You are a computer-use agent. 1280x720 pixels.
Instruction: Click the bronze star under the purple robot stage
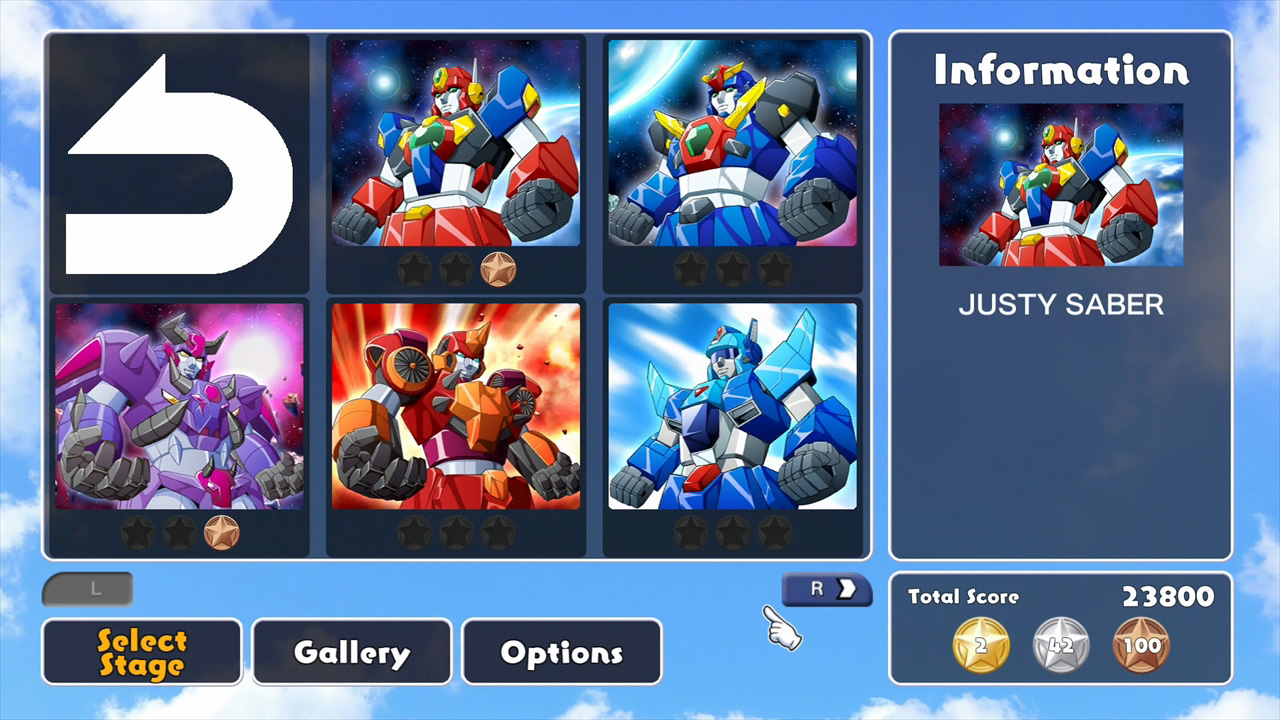(x=222, y=533)
